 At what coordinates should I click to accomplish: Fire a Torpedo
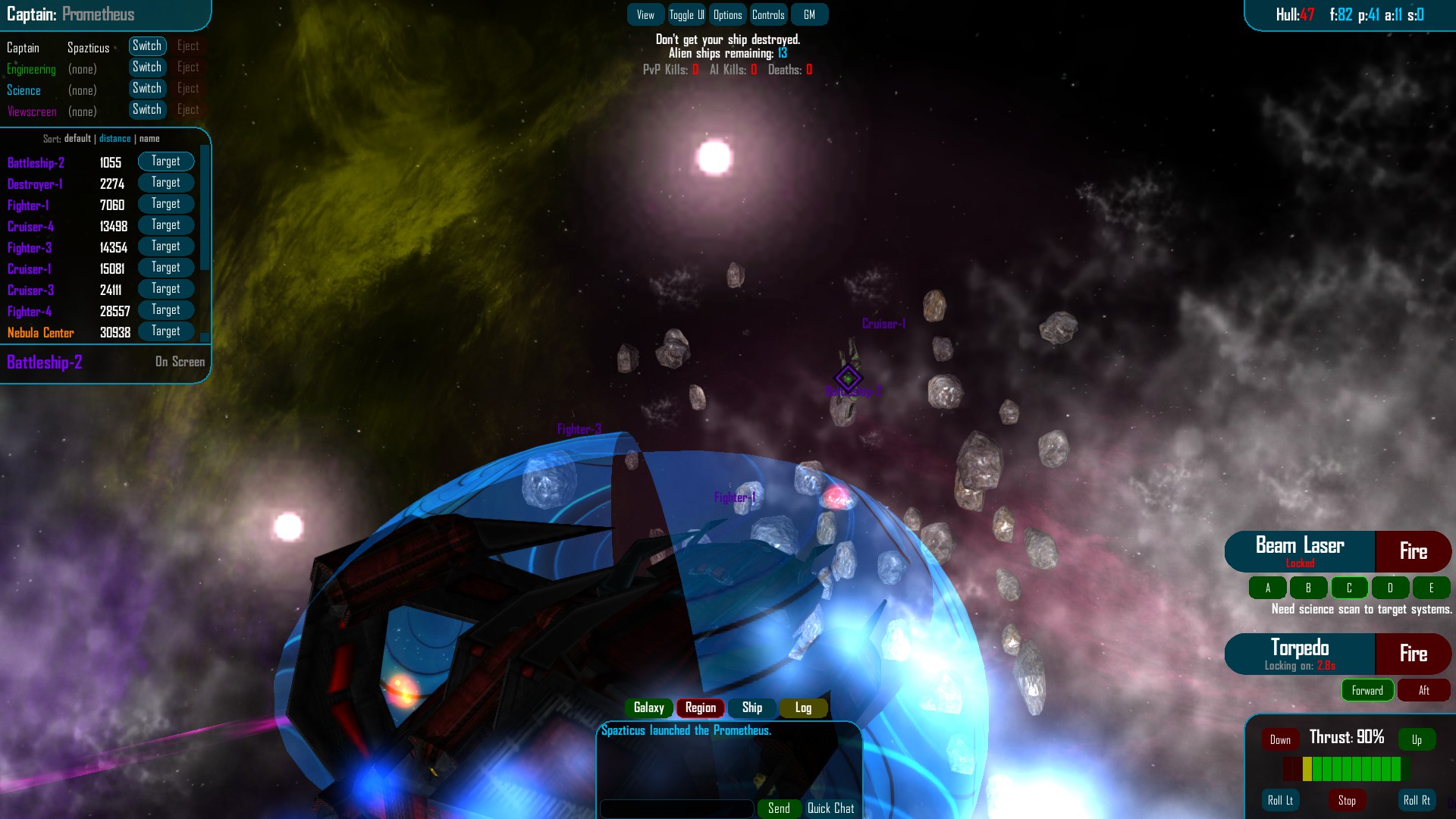[1414, 654]
